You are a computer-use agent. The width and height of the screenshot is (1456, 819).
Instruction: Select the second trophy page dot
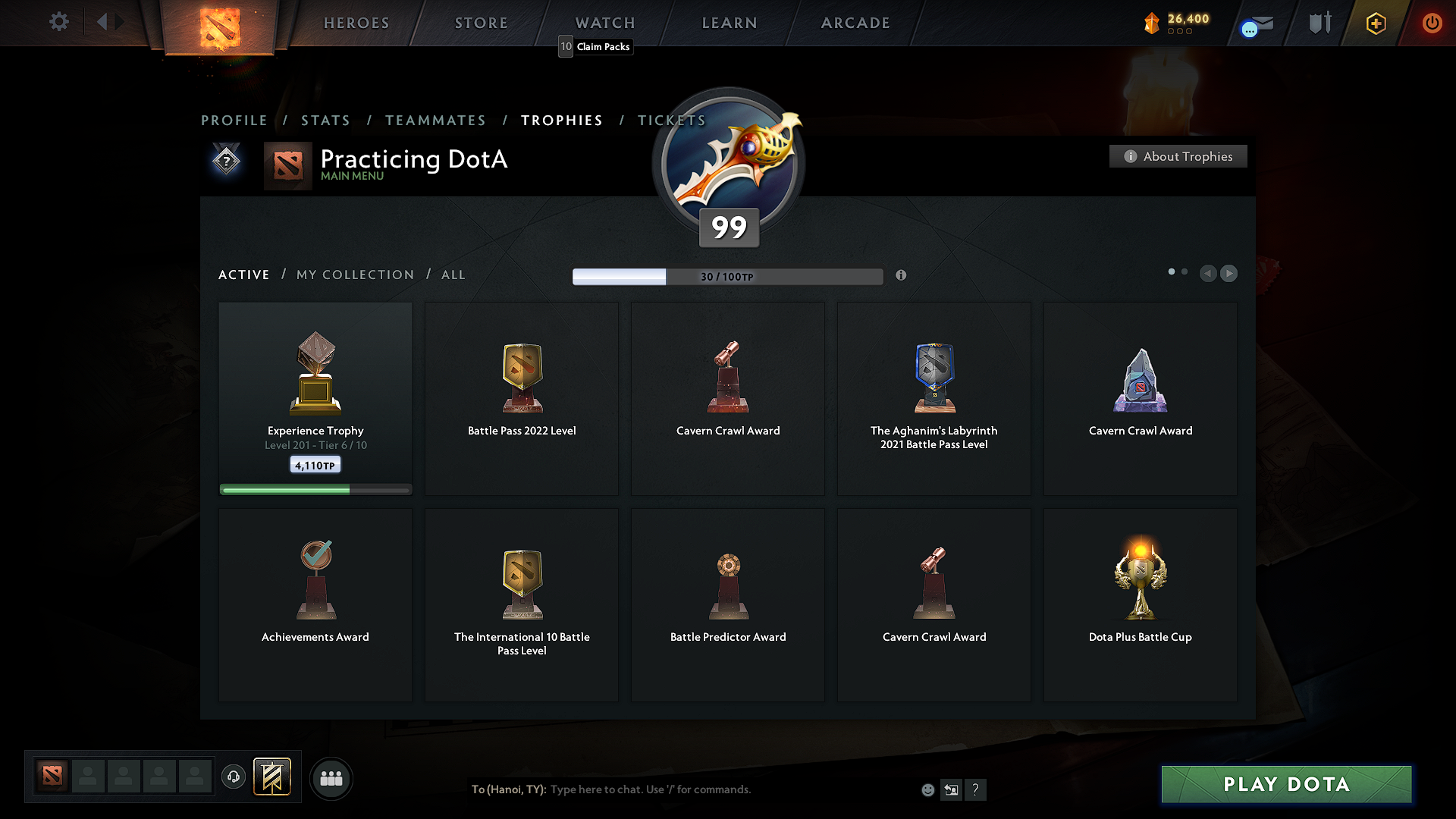[x=1184, y=271]
